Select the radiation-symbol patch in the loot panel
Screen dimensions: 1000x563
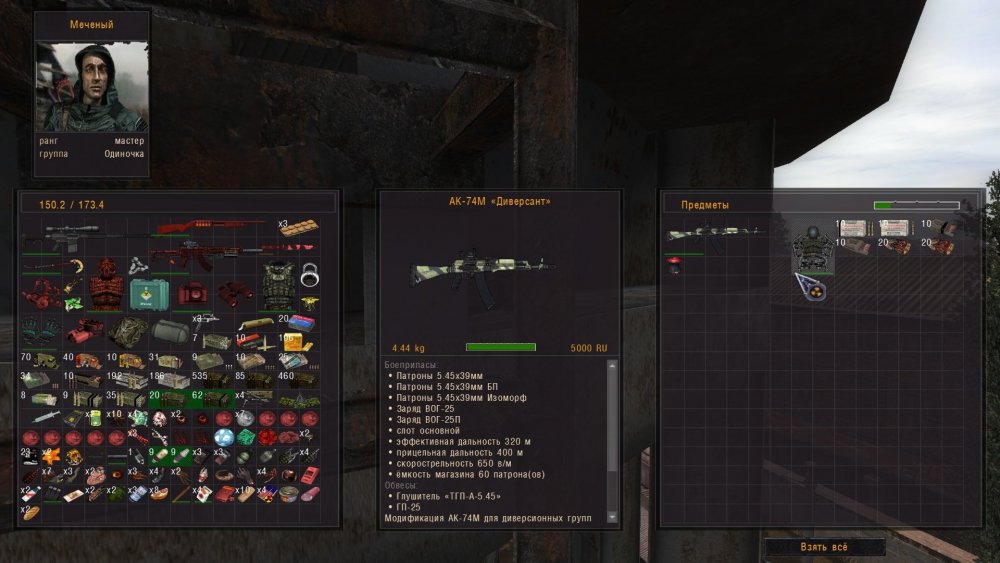click(x=810, y=287)
